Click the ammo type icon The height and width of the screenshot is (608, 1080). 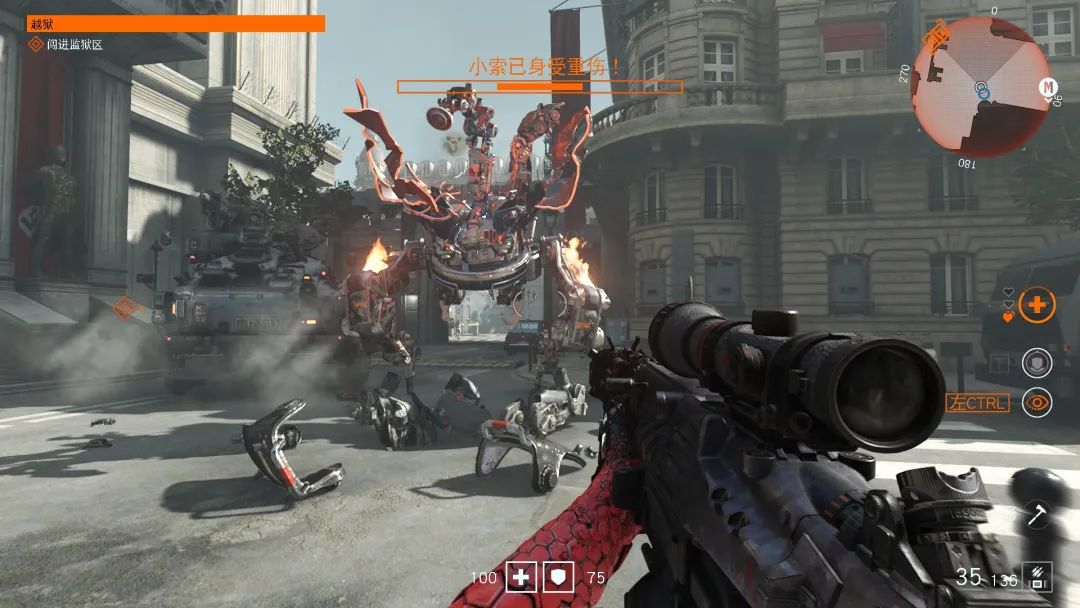pyautogui.click(x=1037, y=576)
